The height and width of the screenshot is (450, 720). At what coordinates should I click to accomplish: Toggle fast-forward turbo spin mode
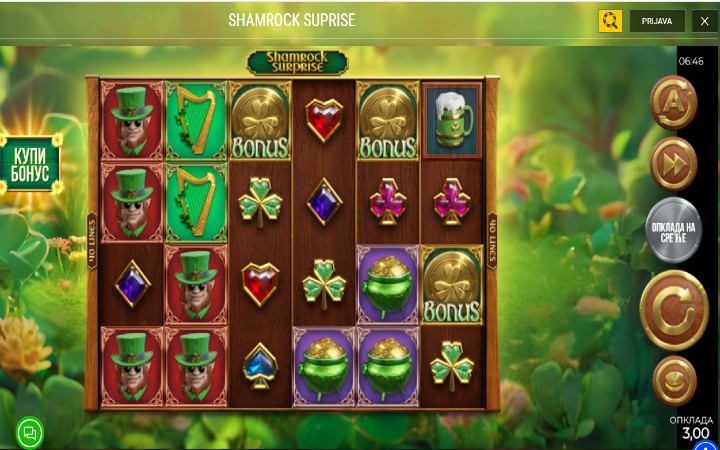(673, 163)
